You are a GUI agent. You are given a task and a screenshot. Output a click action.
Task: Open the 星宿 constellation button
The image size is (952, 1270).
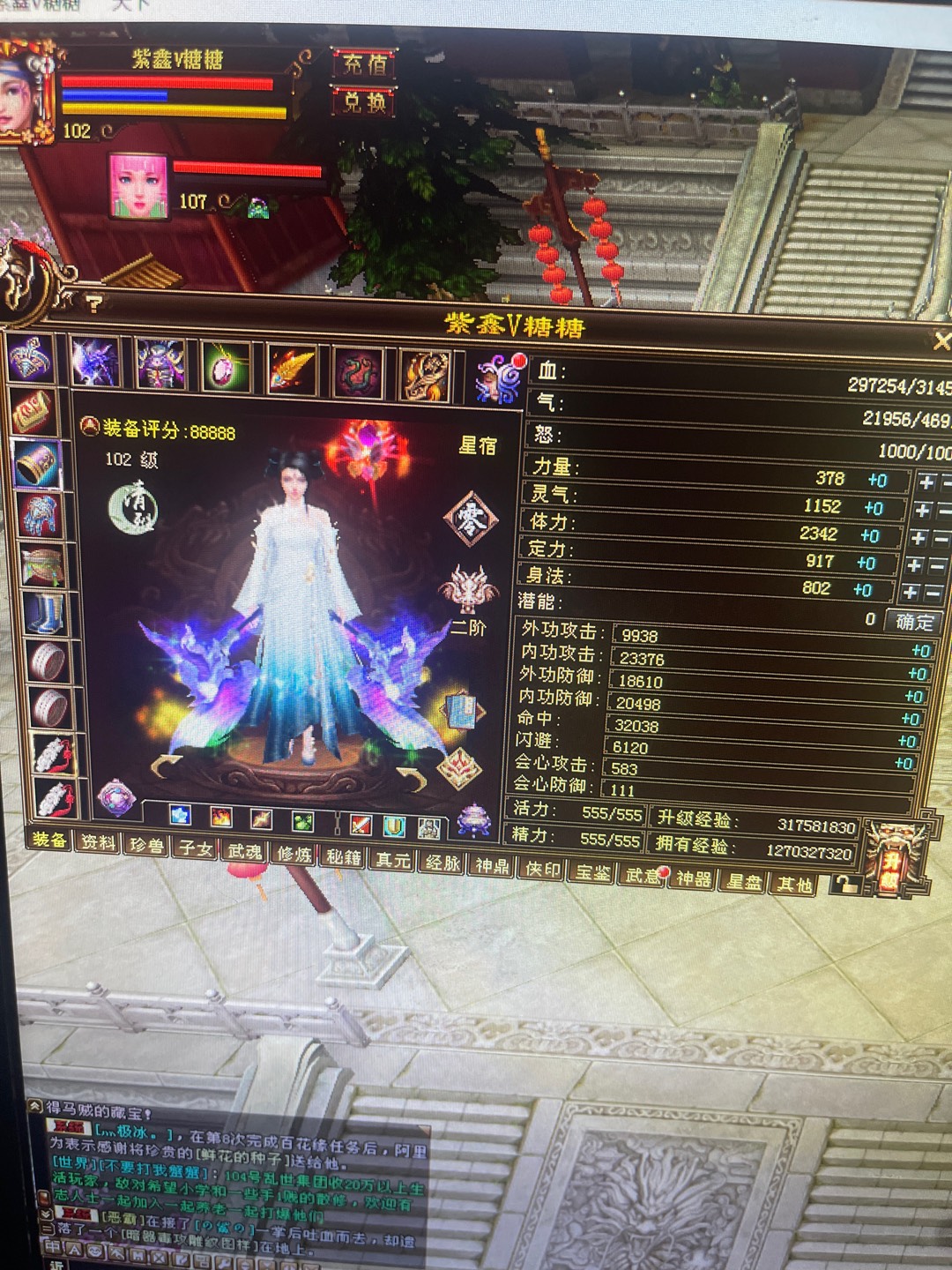point(478,445)
